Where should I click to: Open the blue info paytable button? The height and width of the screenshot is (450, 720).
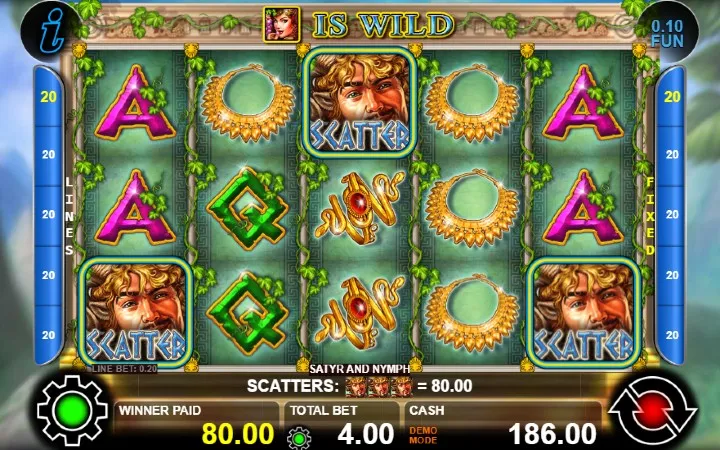(x=42, y=24)
